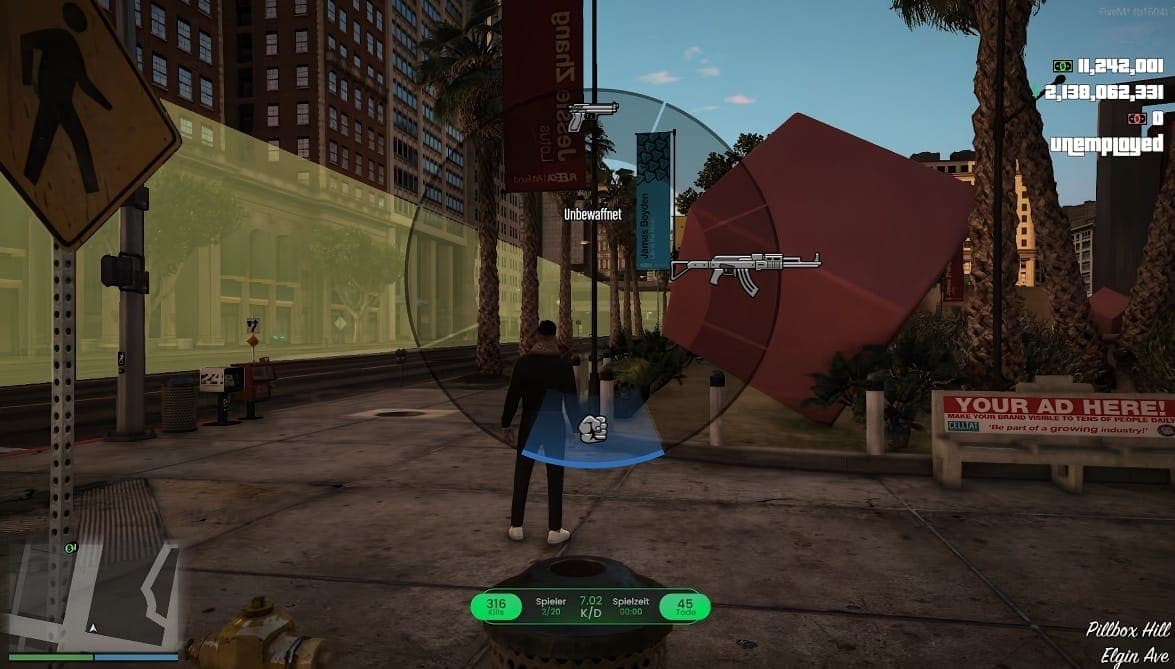Select the unarmed fist slot
The width and height of the screenshot is (1175, 669).
tap(593, 429)
